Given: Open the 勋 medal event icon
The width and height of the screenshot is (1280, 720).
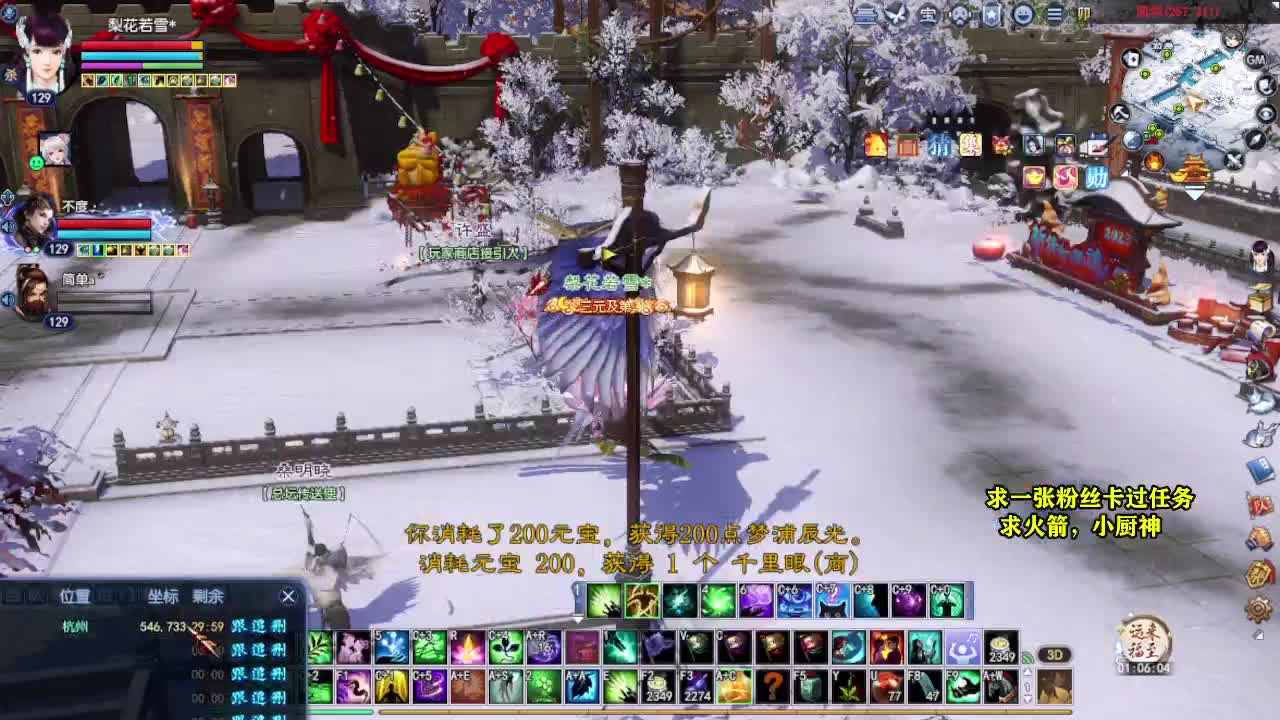Looking at the screenshot, I should [x=1097, y=177].
